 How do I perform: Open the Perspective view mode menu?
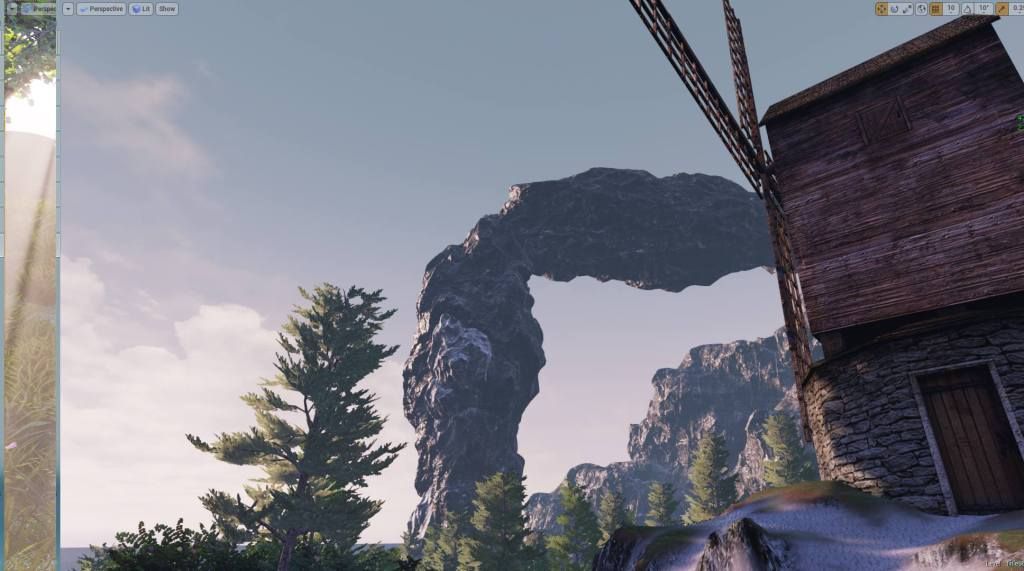tap(101, 9)
